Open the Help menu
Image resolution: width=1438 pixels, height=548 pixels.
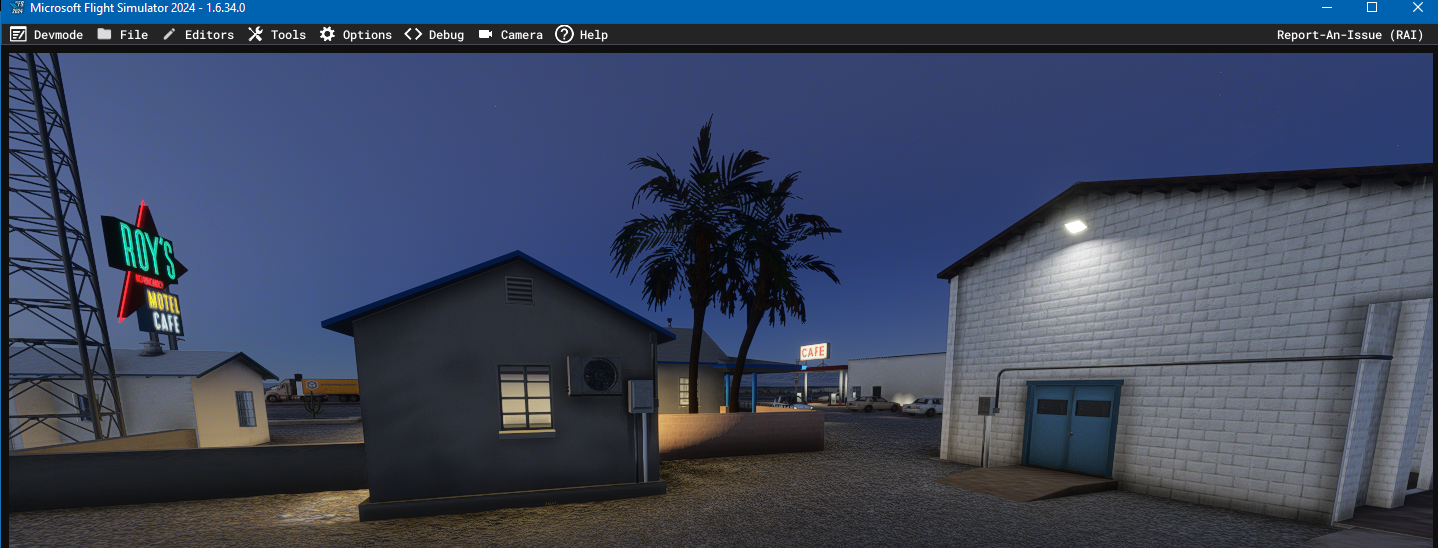pyautogui.click(x=582, y=35)
